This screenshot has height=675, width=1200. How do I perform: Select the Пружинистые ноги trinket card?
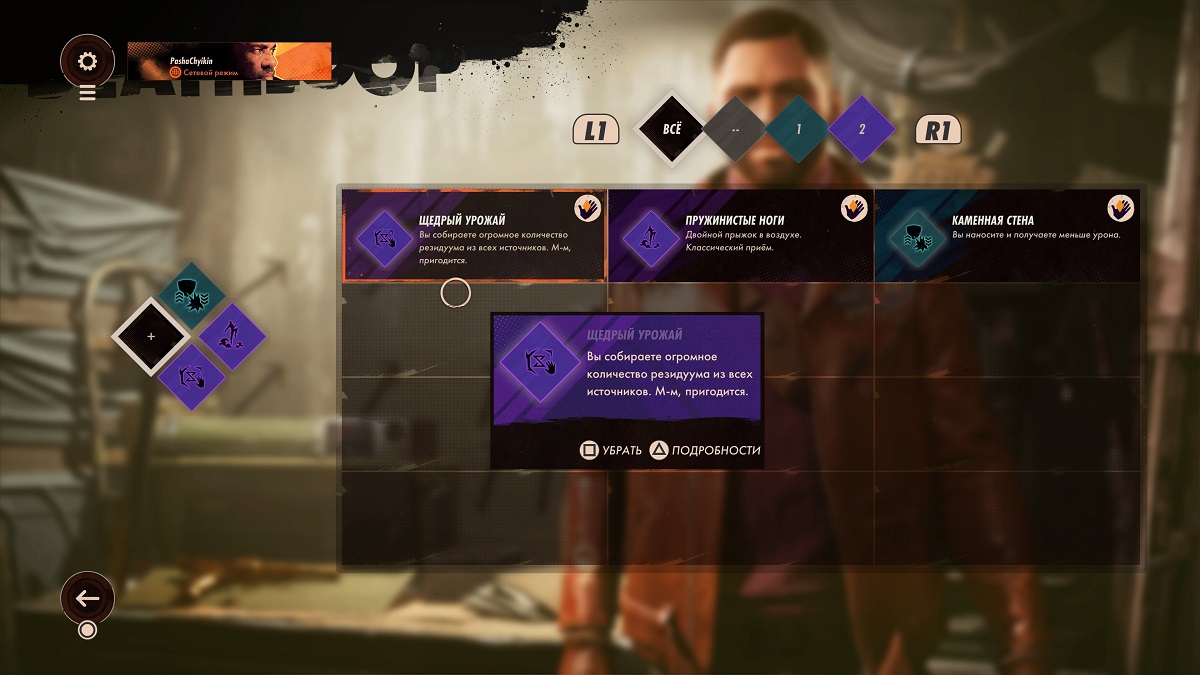pos(740,236)
